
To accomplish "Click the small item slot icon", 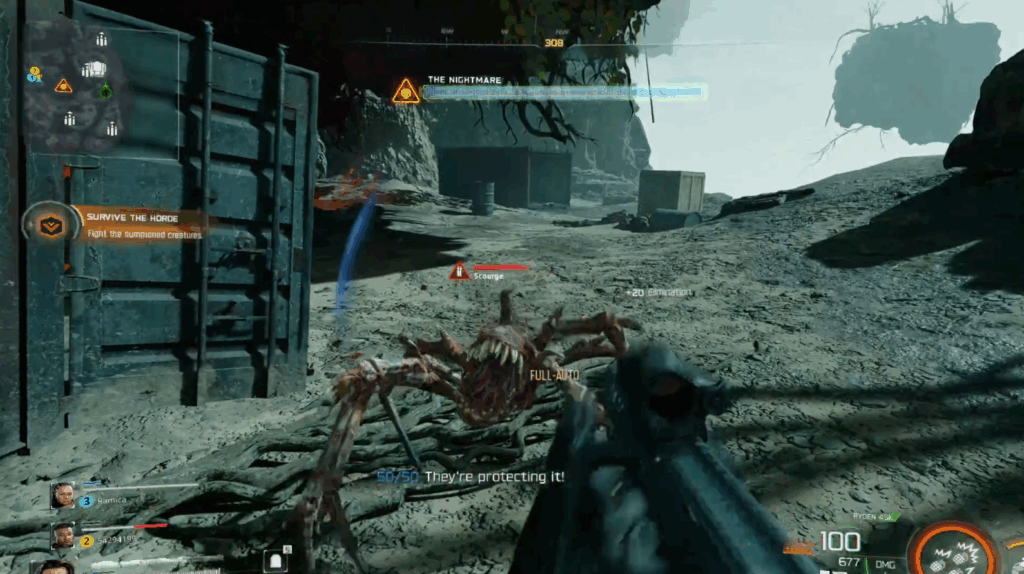I will tap(276, 560).
